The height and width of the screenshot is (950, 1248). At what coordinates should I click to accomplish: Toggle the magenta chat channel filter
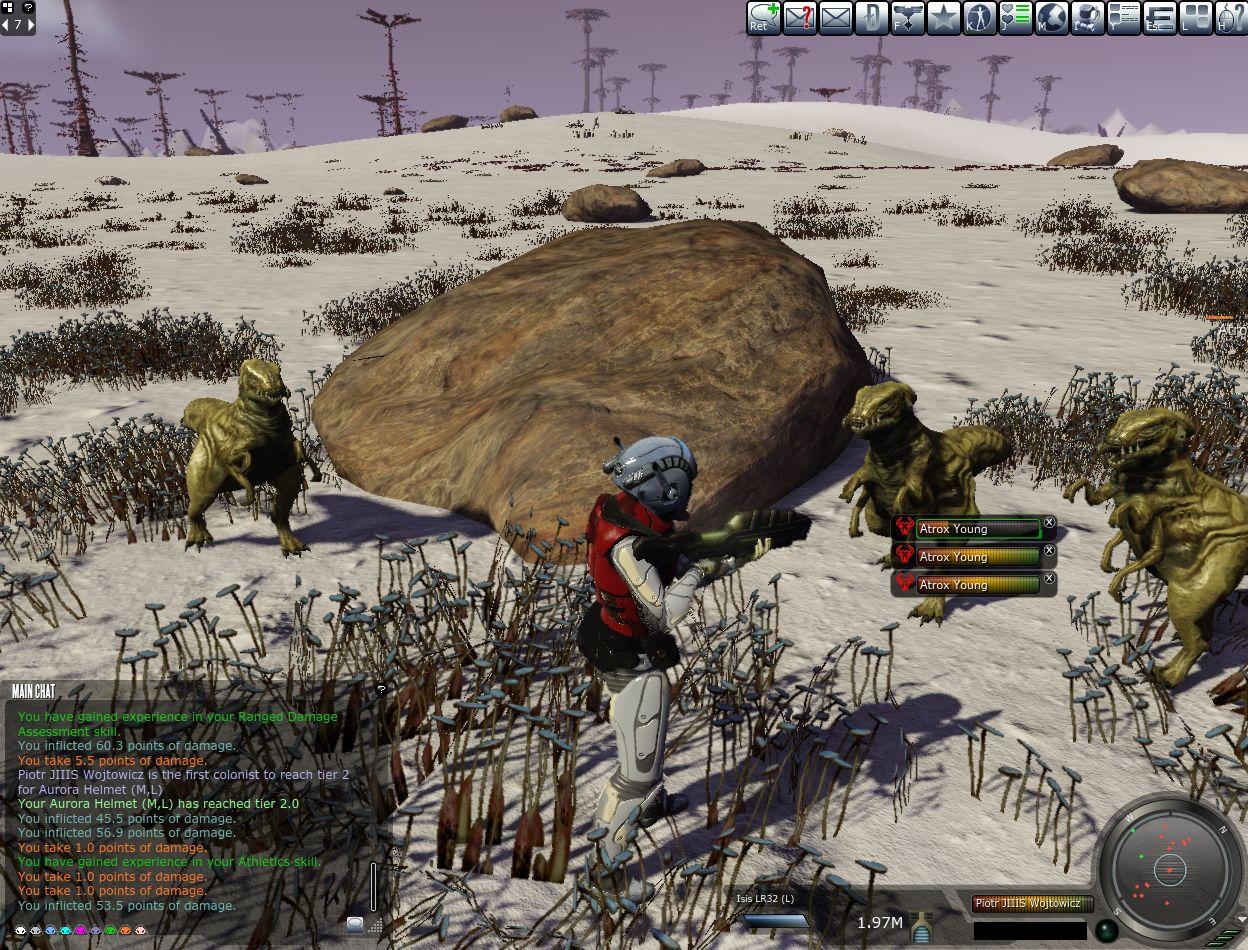point(81,930)
